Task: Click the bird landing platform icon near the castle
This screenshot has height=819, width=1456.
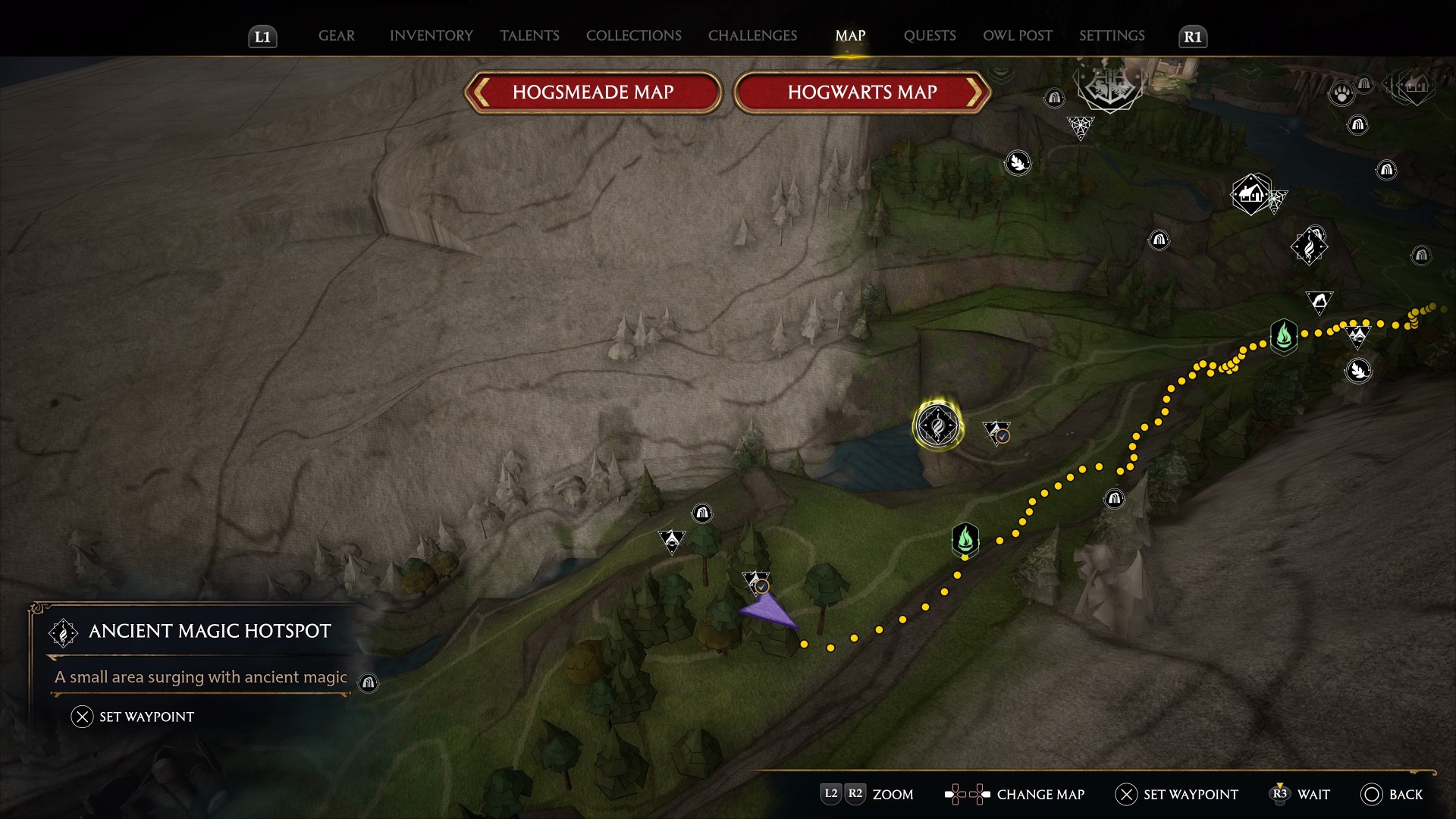Action: coord(1019,163)
